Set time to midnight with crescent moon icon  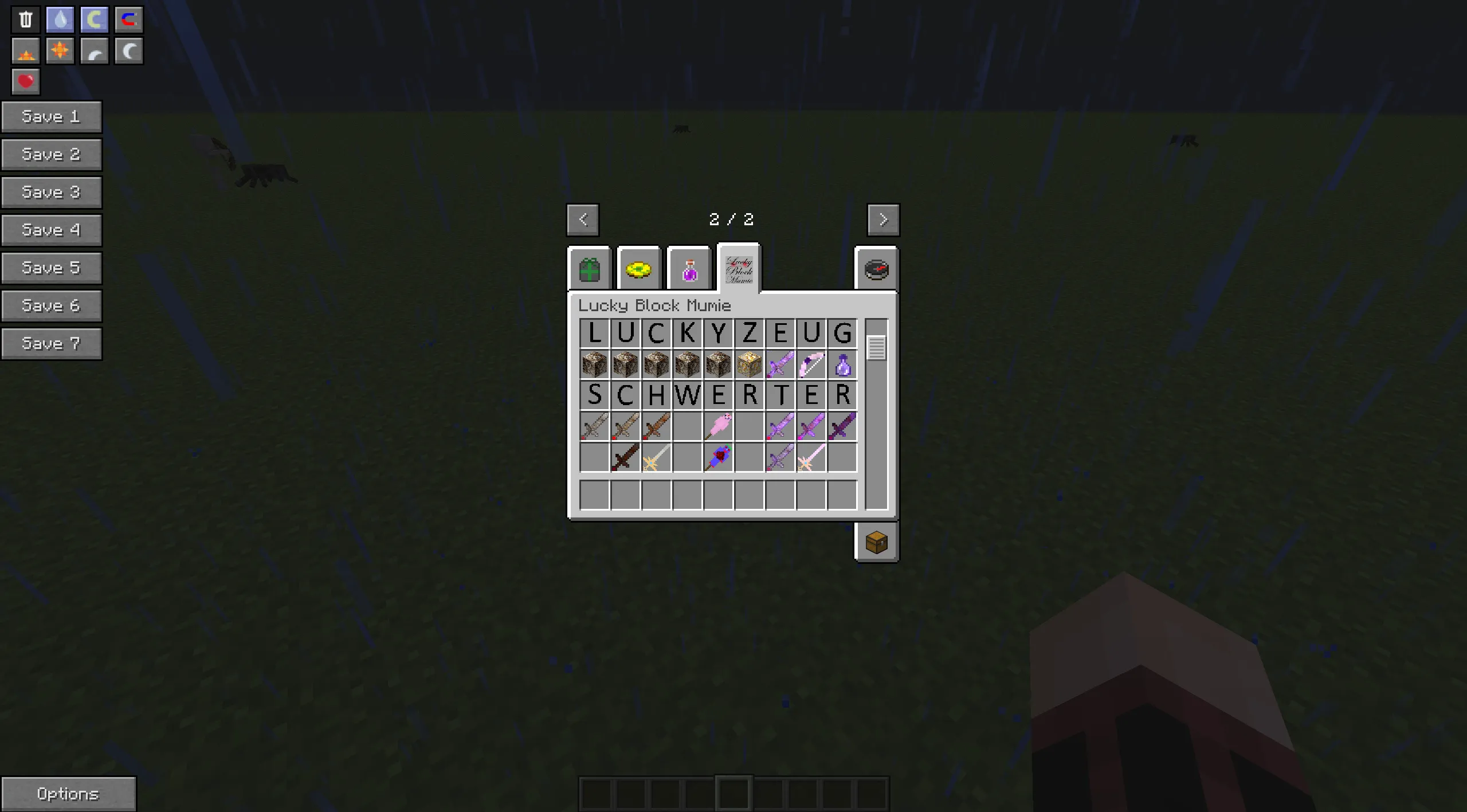click(128, 50)
